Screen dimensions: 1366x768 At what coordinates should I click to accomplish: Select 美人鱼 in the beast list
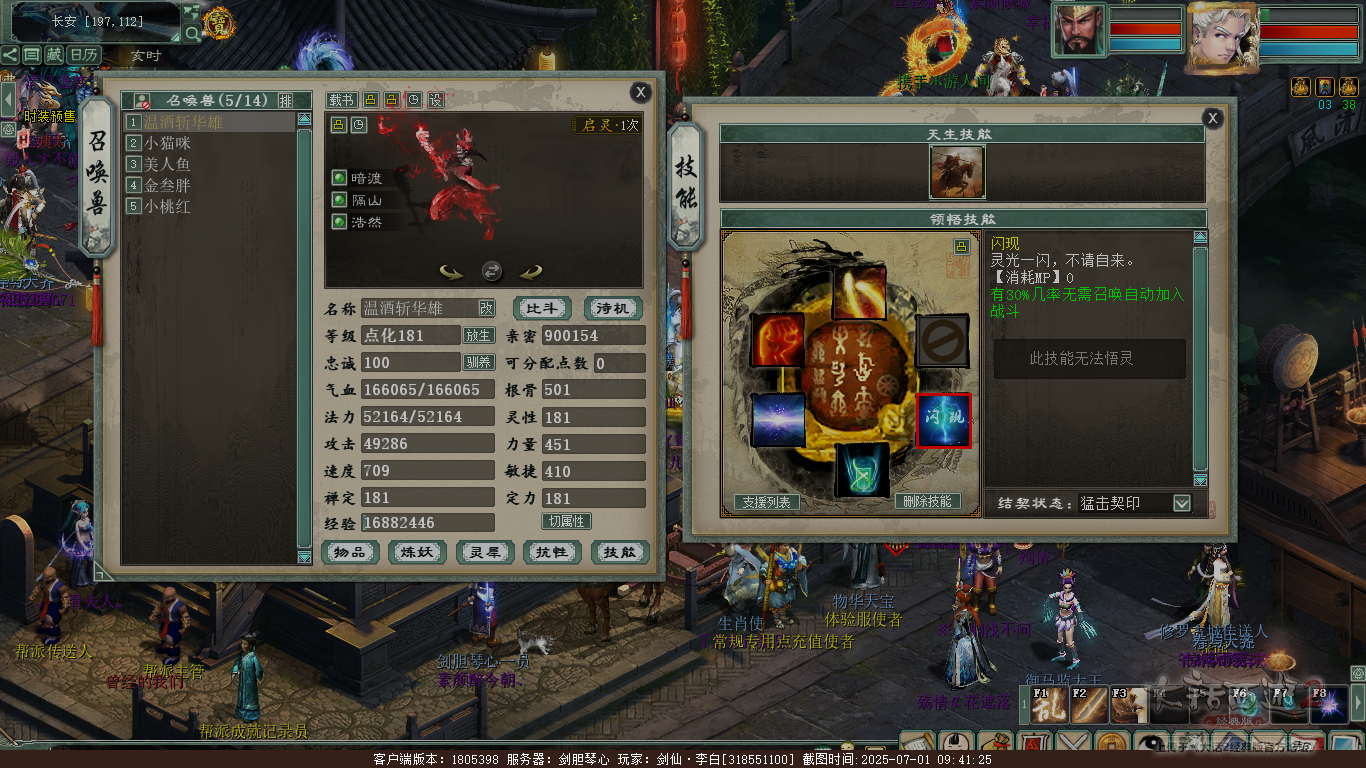(x=167, y=164)
